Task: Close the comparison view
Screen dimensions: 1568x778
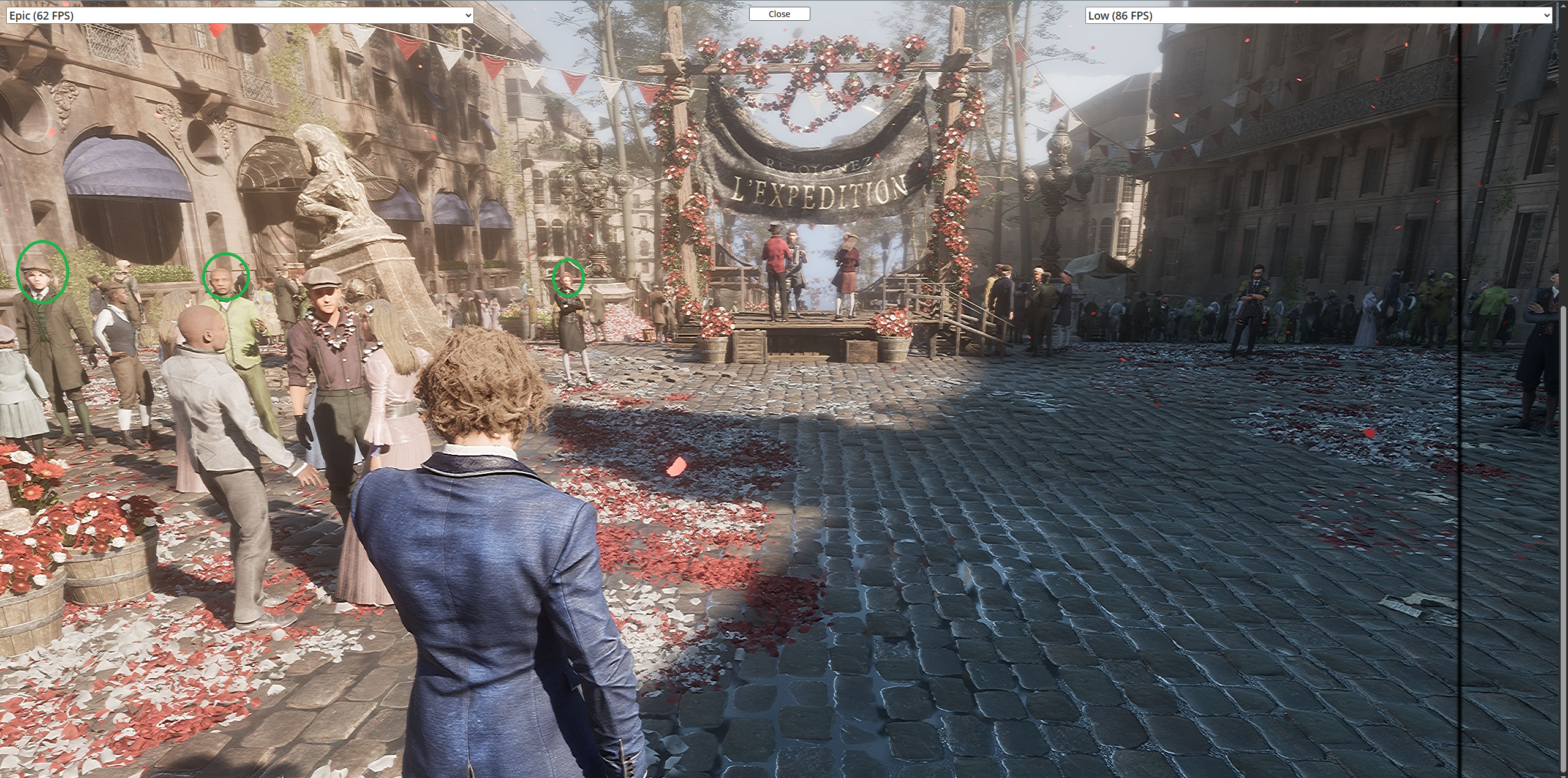Action: [x=779, y=14]
